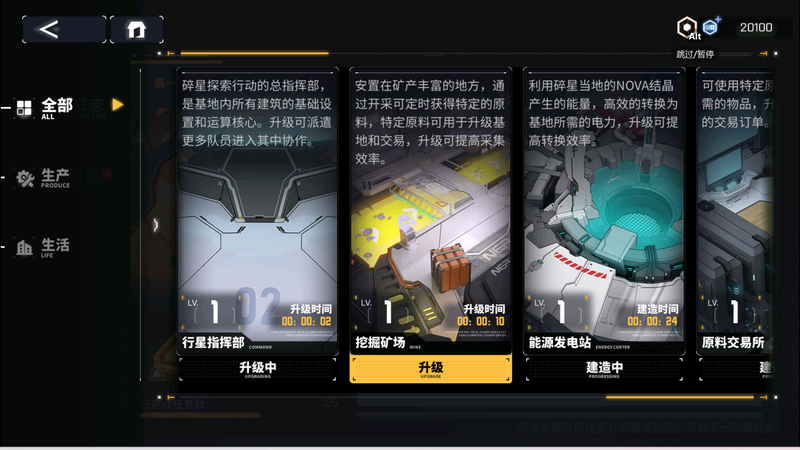The height and width of the screenshot is (450, 800).
Task: Click the blue cube currency icon
Action: click(x=712, y=27)
